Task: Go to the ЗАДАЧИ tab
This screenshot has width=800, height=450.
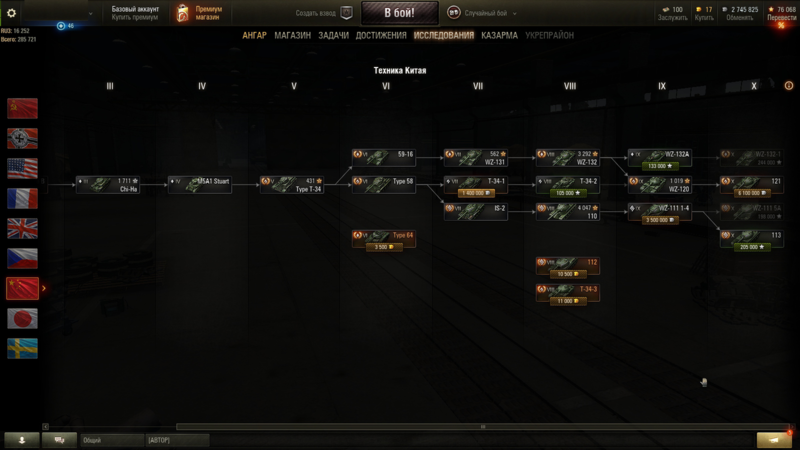Action: [x=333, y=36]
